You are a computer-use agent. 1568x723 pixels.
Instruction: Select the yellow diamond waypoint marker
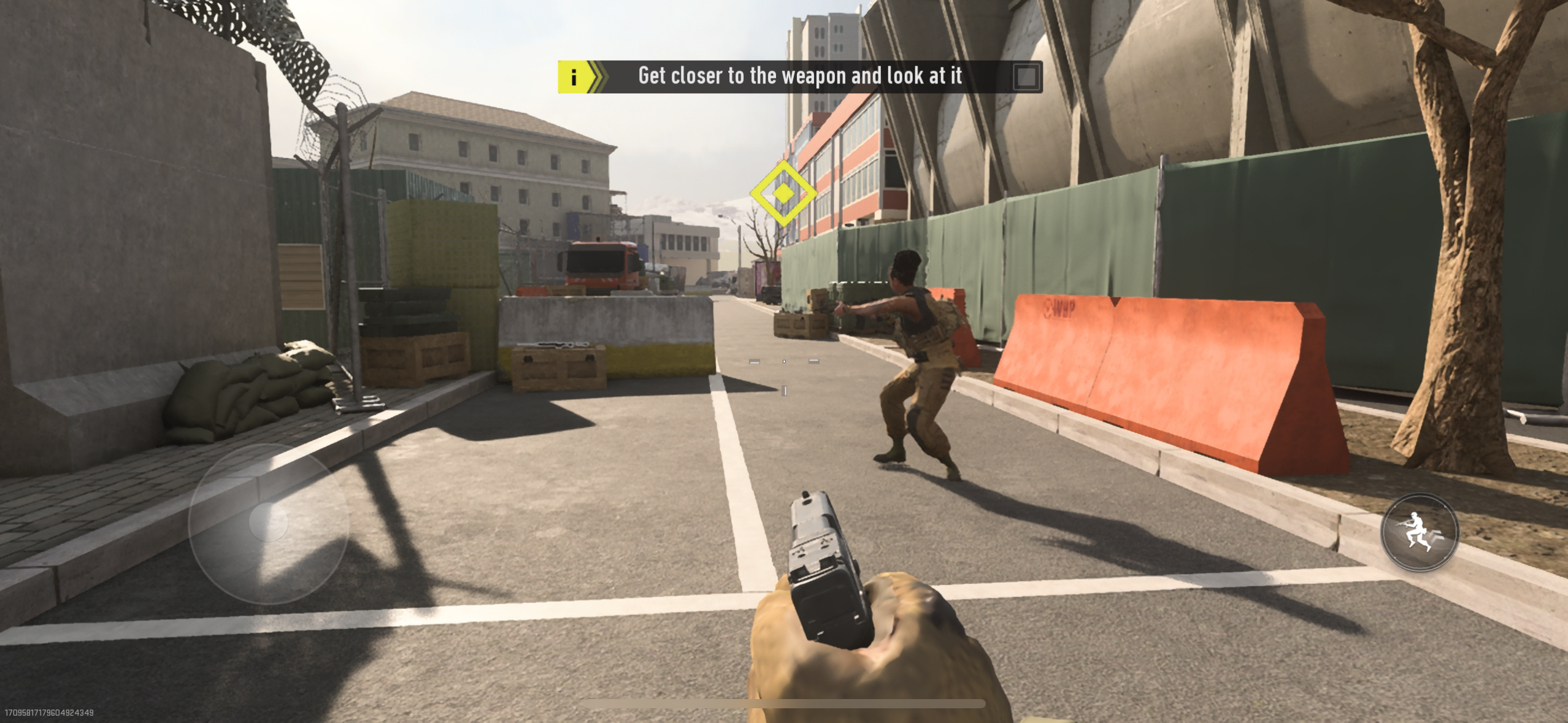coord(783,193)
